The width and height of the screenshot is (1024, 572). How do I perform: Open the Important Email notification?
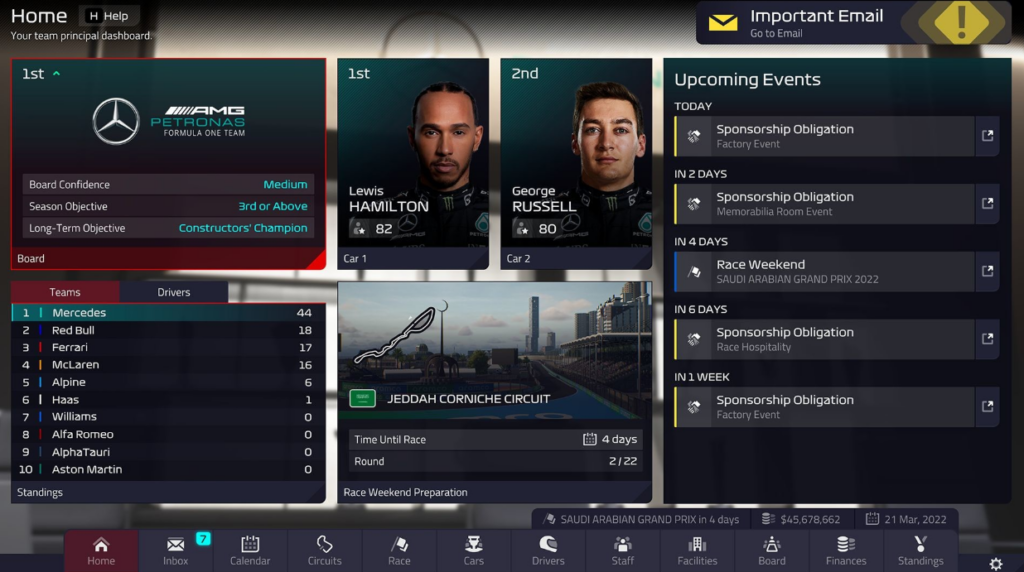point(815,22)
